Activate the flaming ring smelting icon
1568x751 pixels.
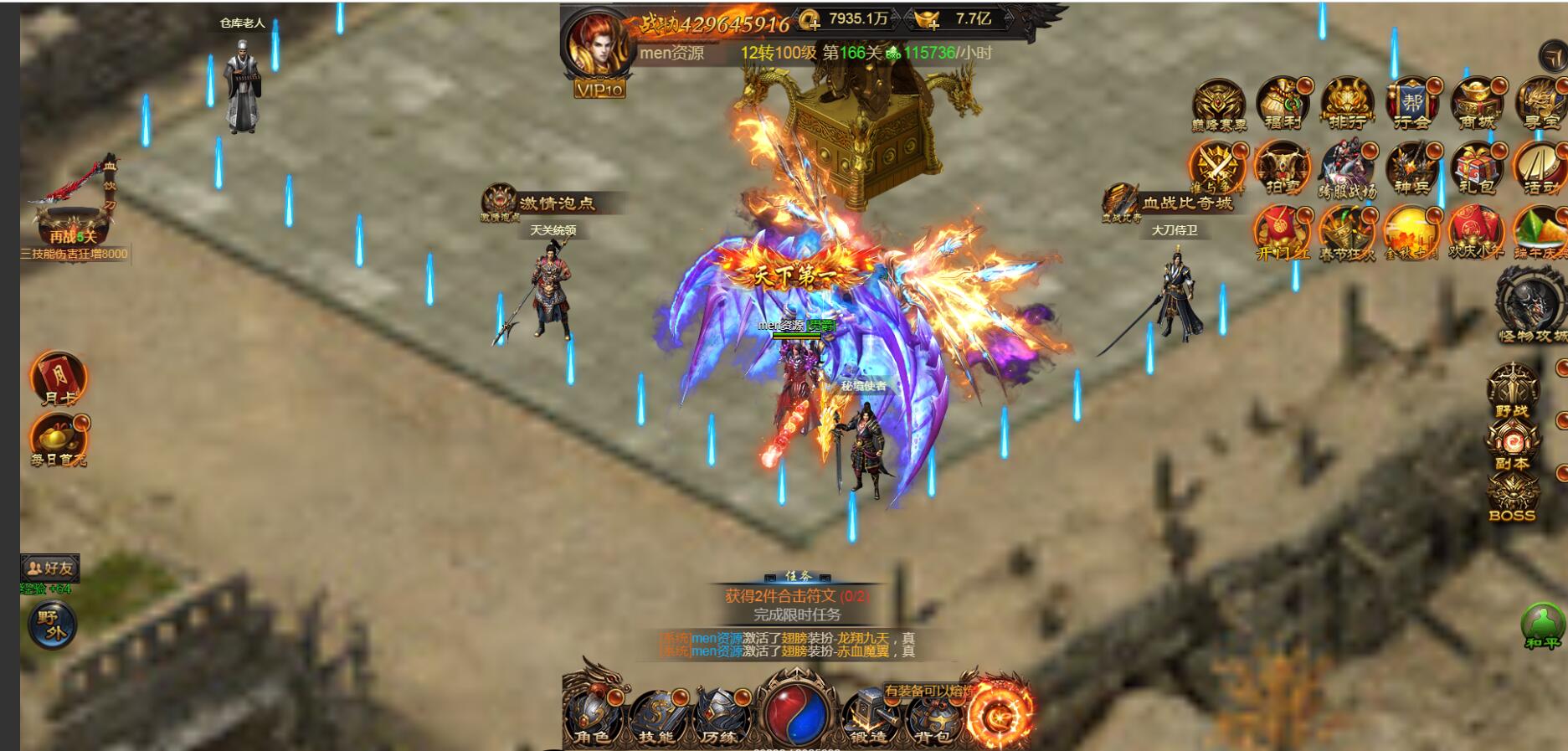pyautogui.click(x=999, y=714)
